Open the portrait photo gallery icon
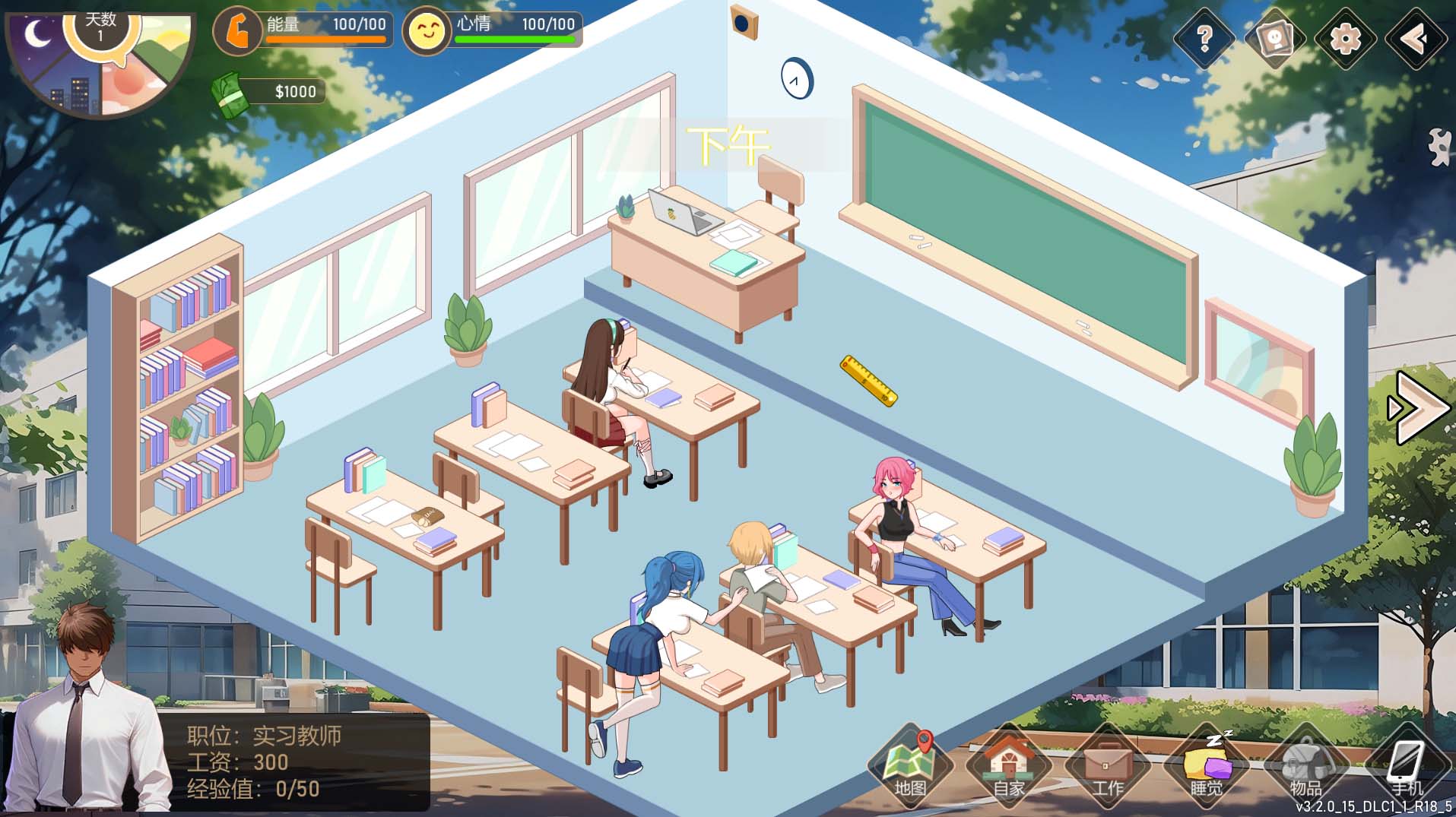This screenshot has height=817, width=1456. coord(1275,38)
